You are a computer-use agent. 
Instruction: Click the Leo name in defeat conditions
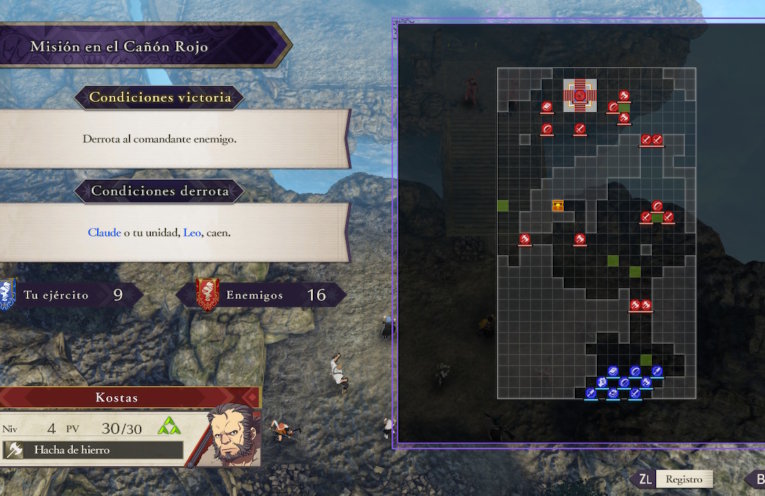click(x=192, y=232)
